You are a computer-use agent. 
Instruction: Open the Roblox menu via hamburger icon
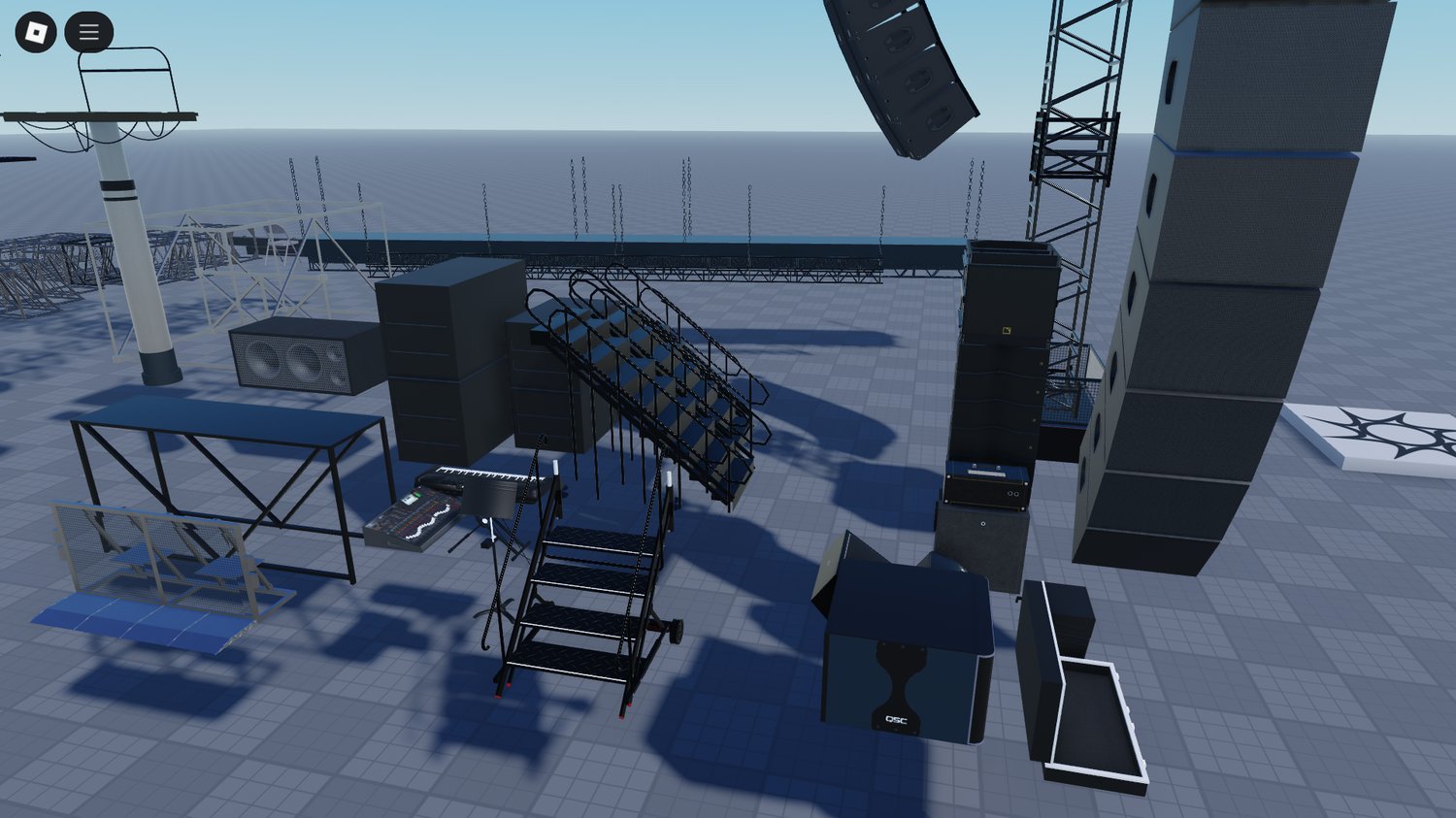87,31
